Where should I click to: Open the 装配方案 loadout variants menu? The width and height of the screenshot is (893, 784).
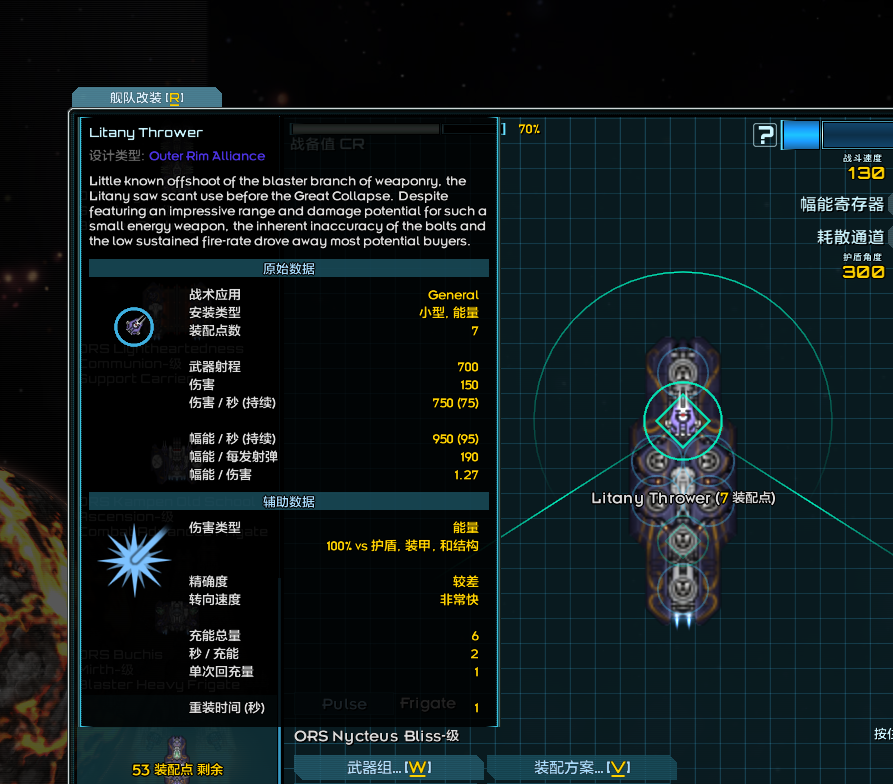pyautogui.click(x=581, y=767)
